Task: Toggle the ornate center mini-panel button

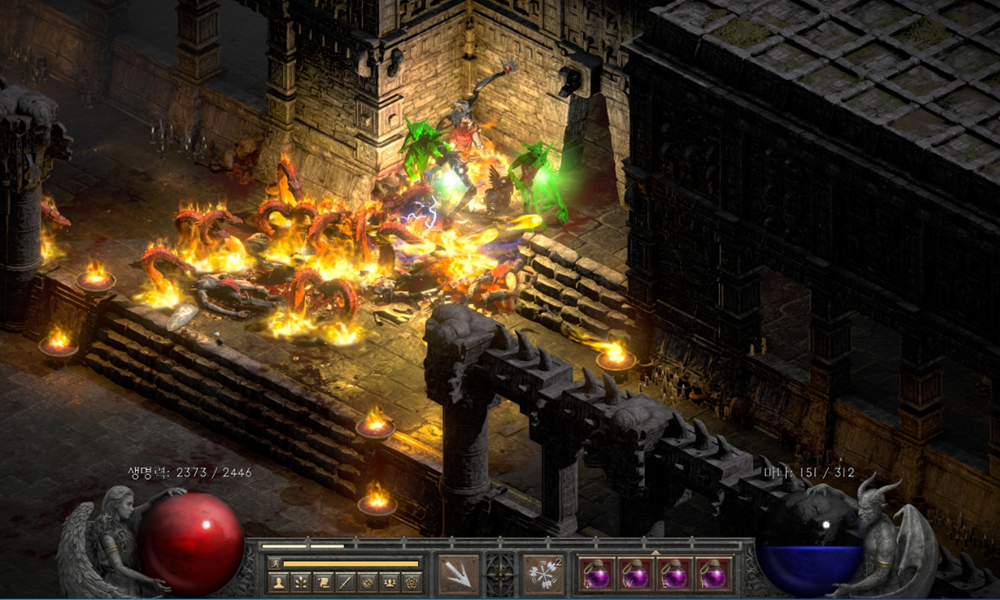Action: point(501,574)
